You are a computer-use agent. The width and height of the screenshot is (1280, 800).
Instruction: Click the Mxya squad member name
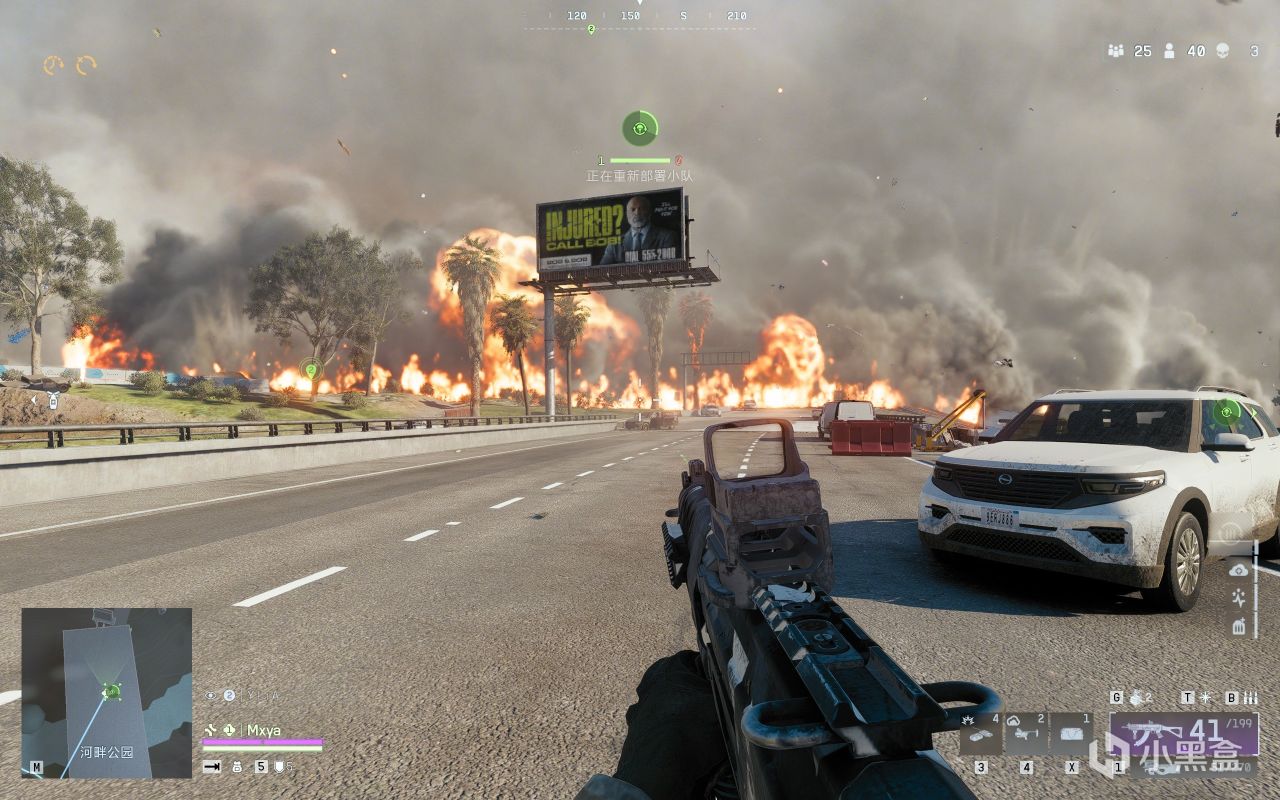pos(265,729)
